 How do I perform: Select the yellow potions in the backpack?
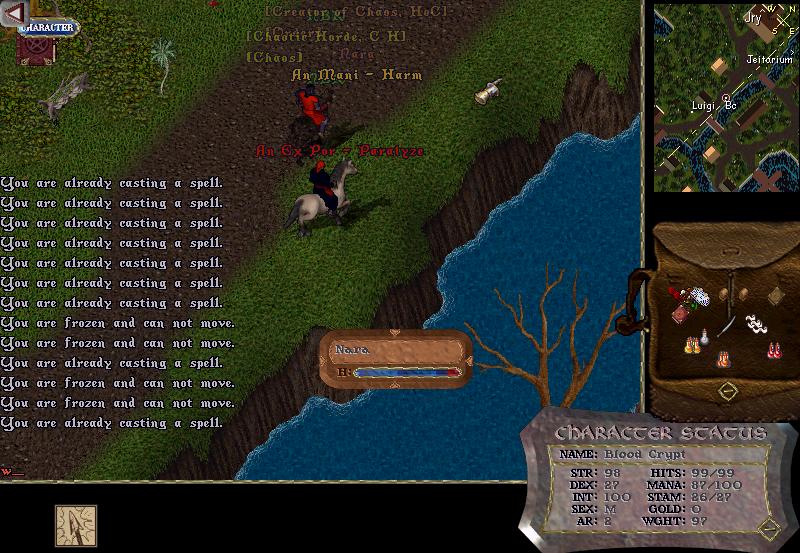[x=690, y=346]
